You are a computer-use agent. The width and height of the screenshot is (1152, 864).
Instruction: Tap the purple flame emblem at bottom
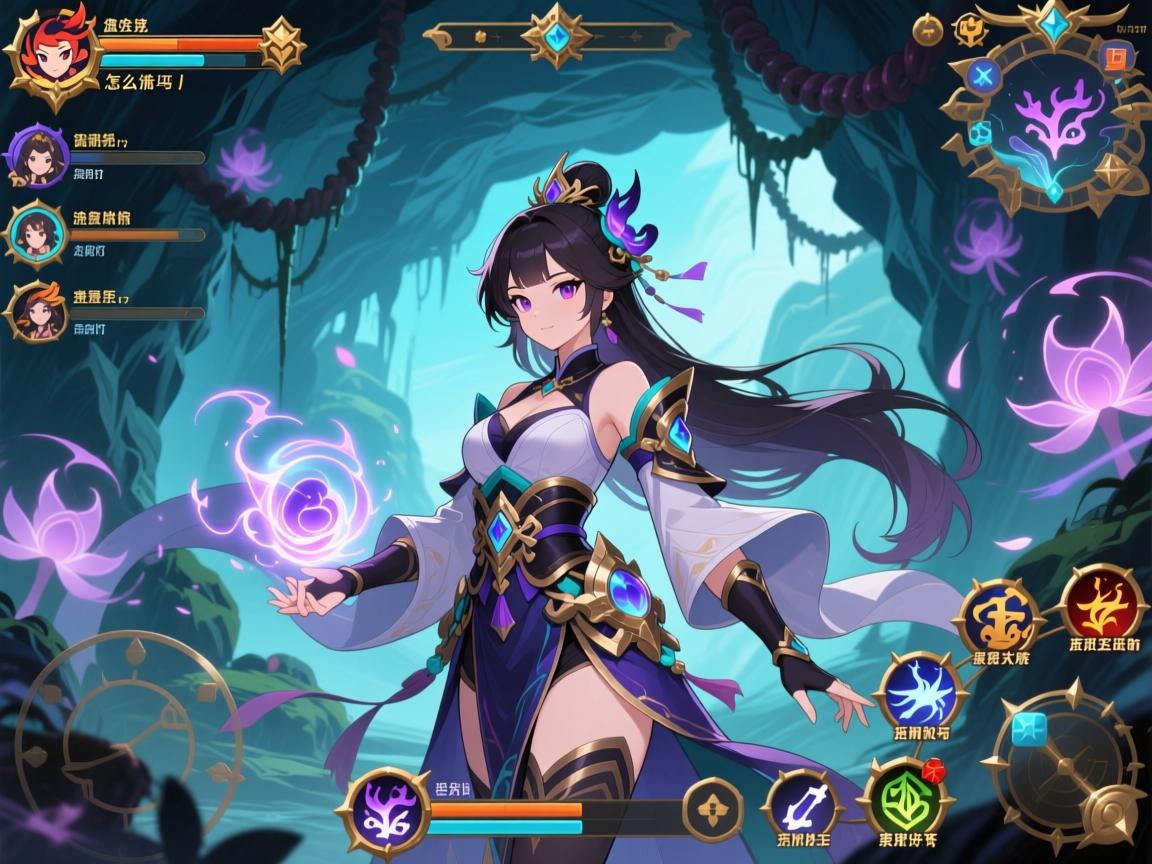coord(385,808)
